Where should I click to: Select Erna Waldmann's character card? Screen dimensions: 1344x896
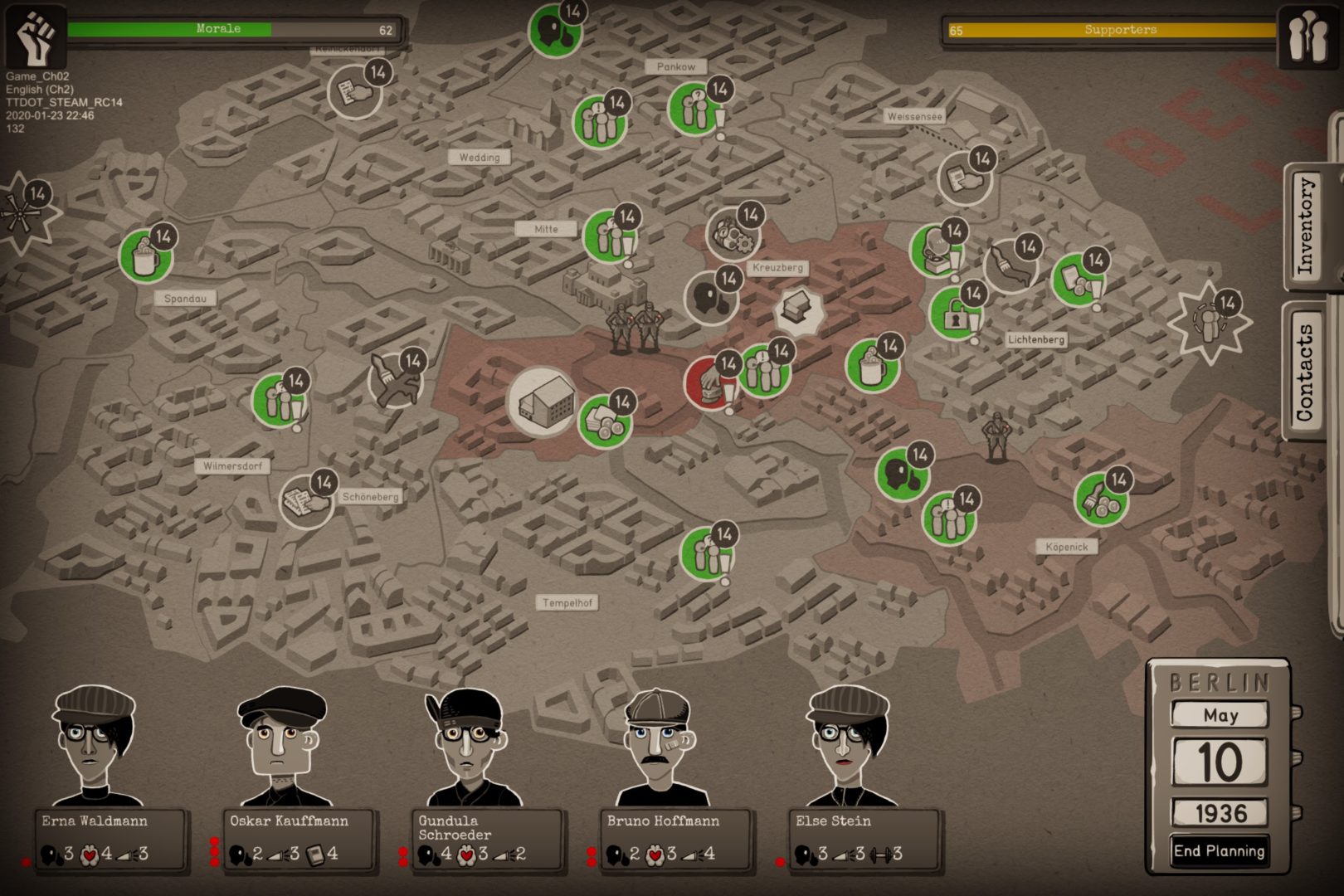(110, 840)
